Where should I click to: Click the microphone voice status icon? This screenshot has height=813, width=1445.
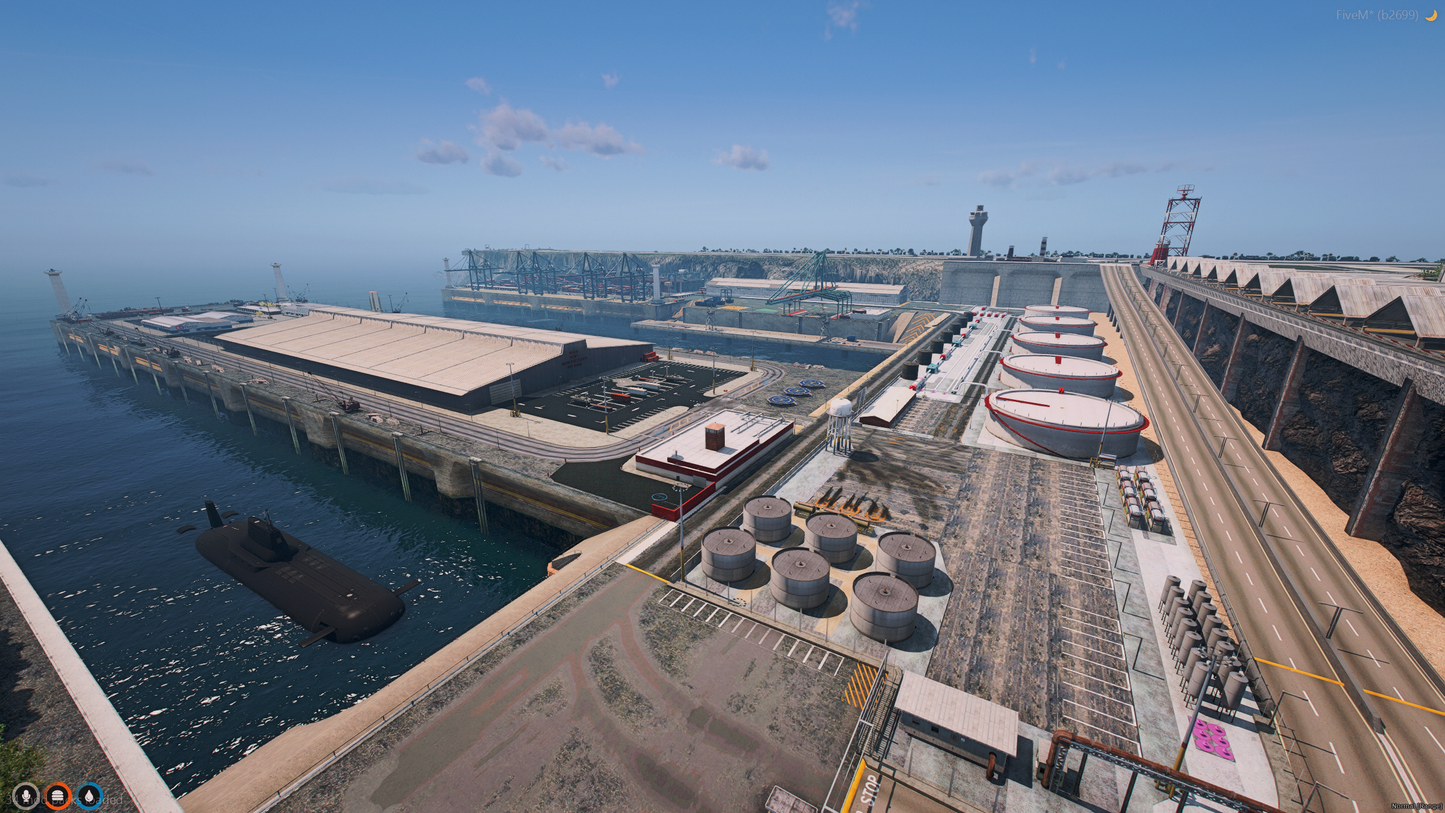pos(26,795)
